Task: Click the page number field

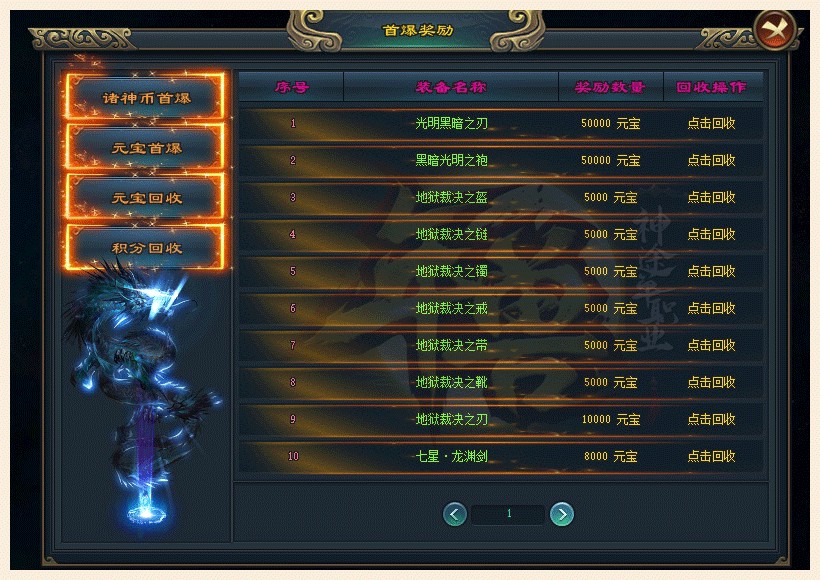Action: coord(509,514)
